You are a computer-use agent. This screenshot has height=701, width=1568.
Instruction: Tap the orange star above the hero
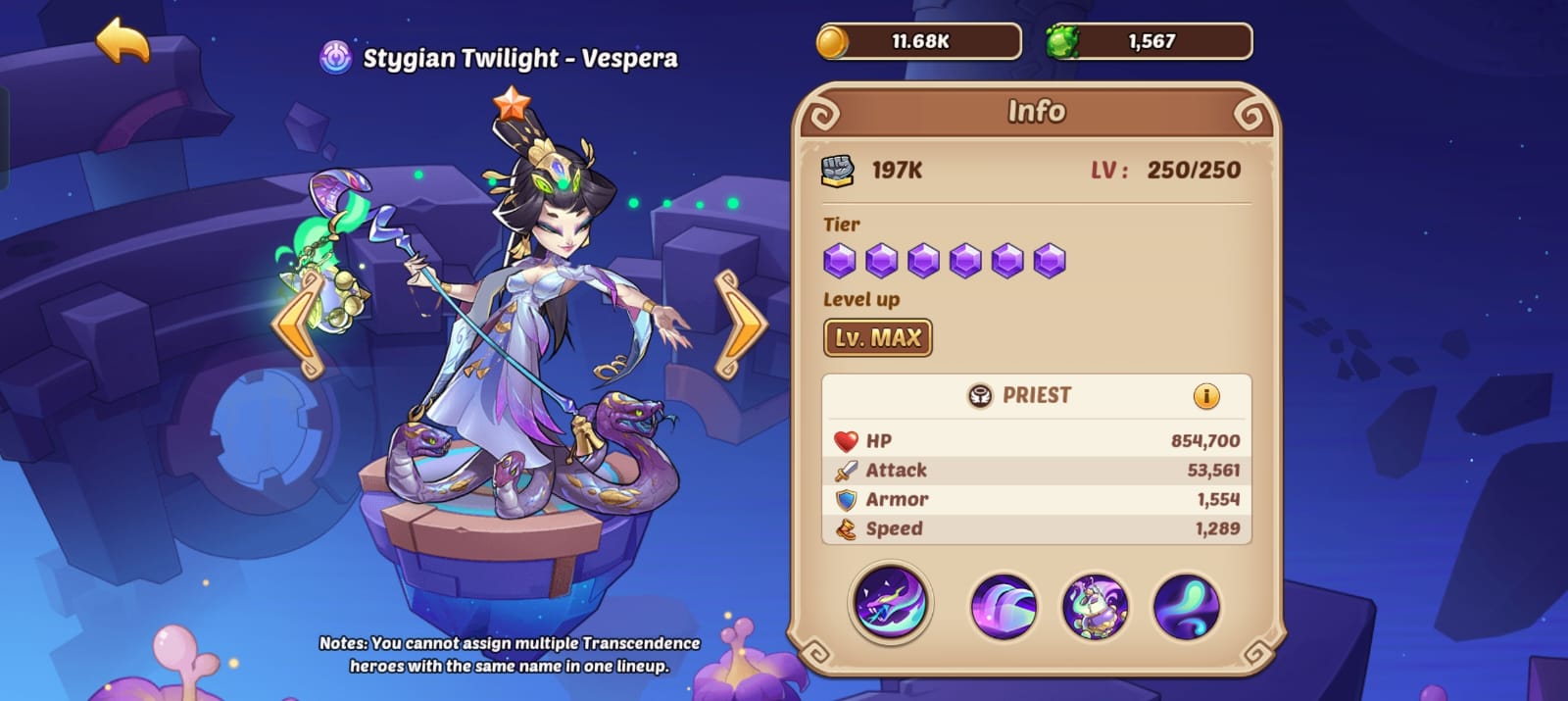point(511,102)
